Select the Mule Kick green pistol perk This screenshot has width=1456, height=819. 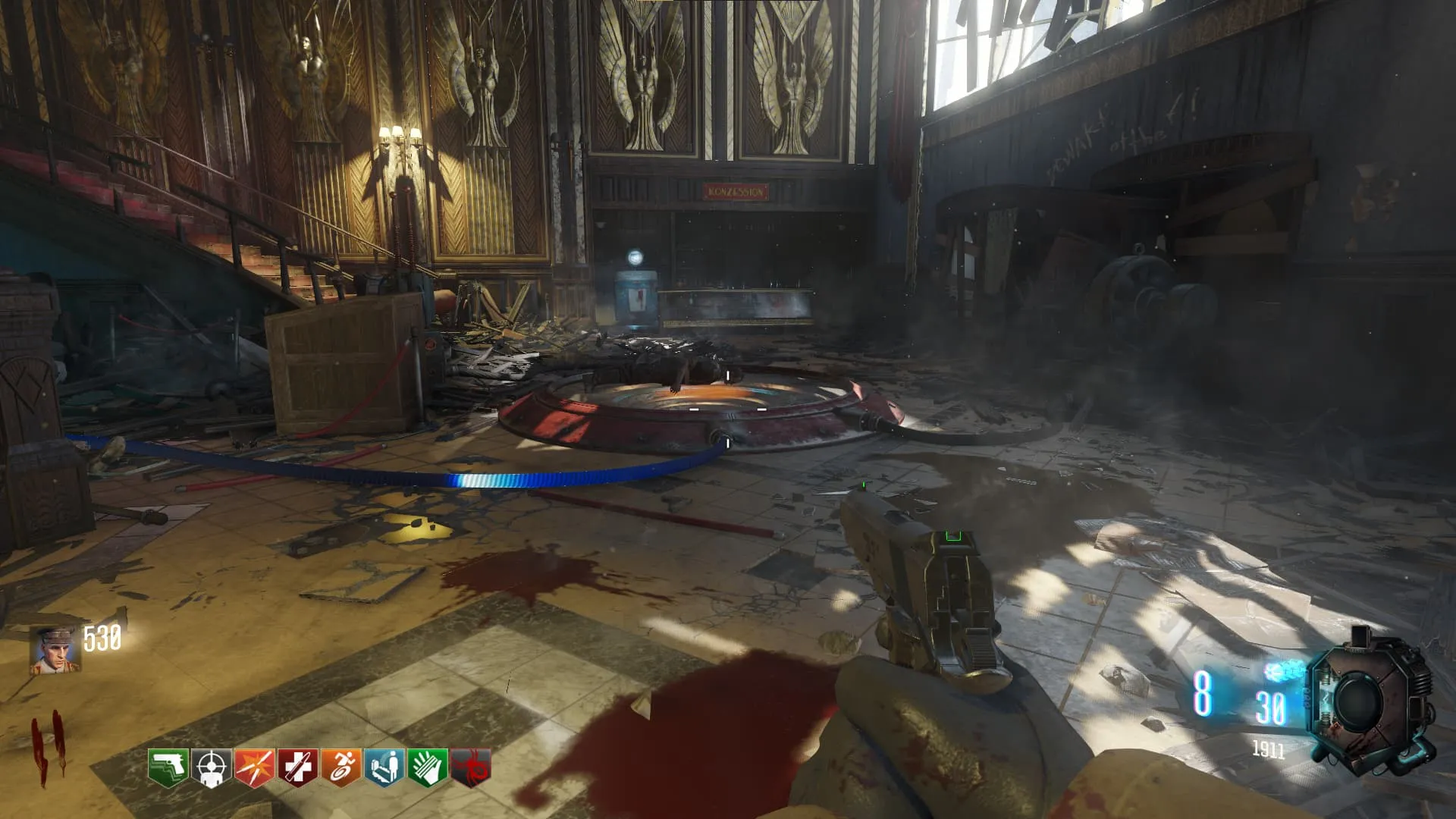168,767
